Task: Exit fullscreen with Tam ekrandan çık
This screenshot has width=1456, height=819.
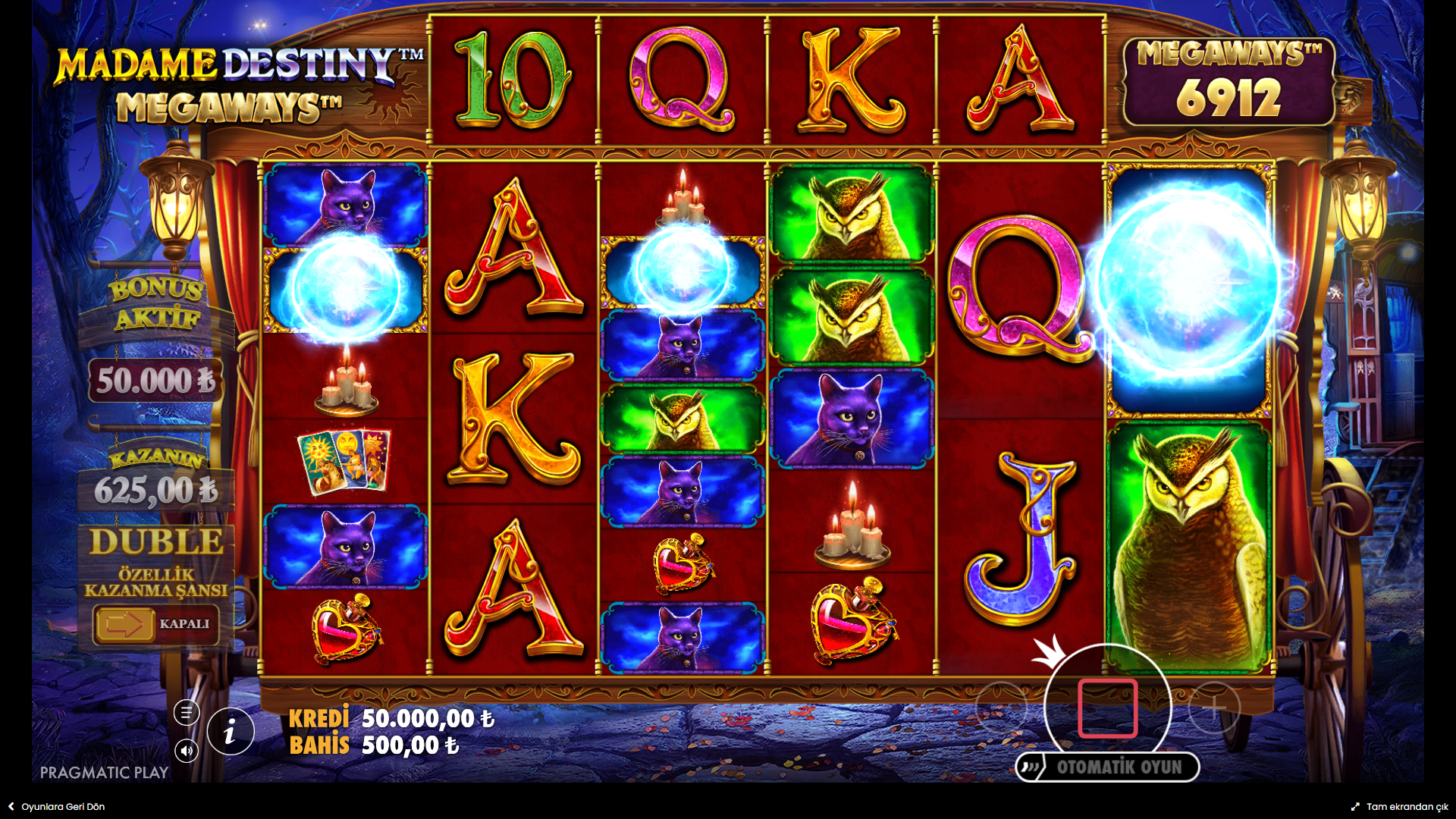Action: (x=1399, y=807)
